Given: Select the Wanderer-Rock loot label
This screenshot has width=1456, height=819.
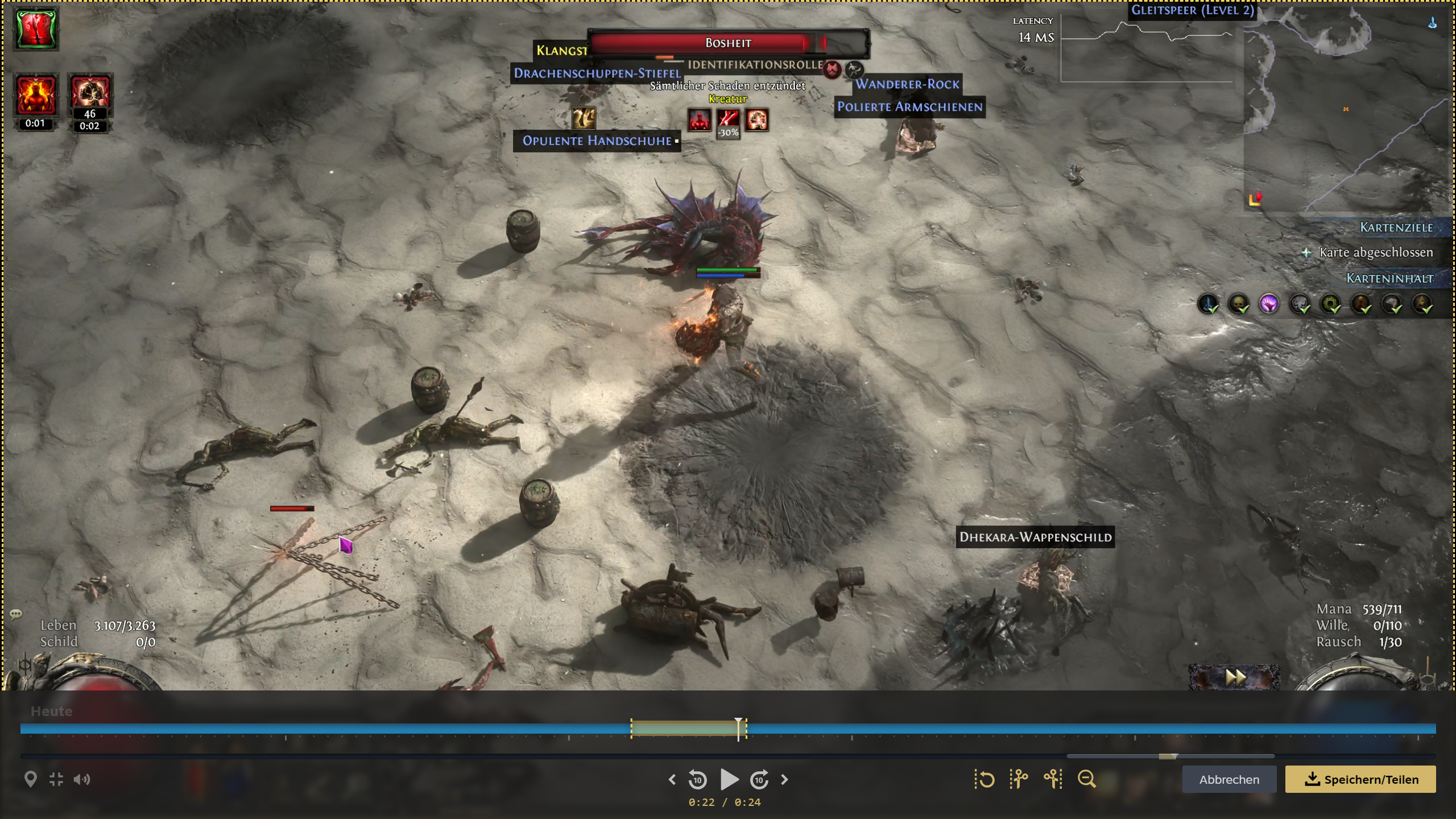Looking at the screenshot, I should 907,84.
